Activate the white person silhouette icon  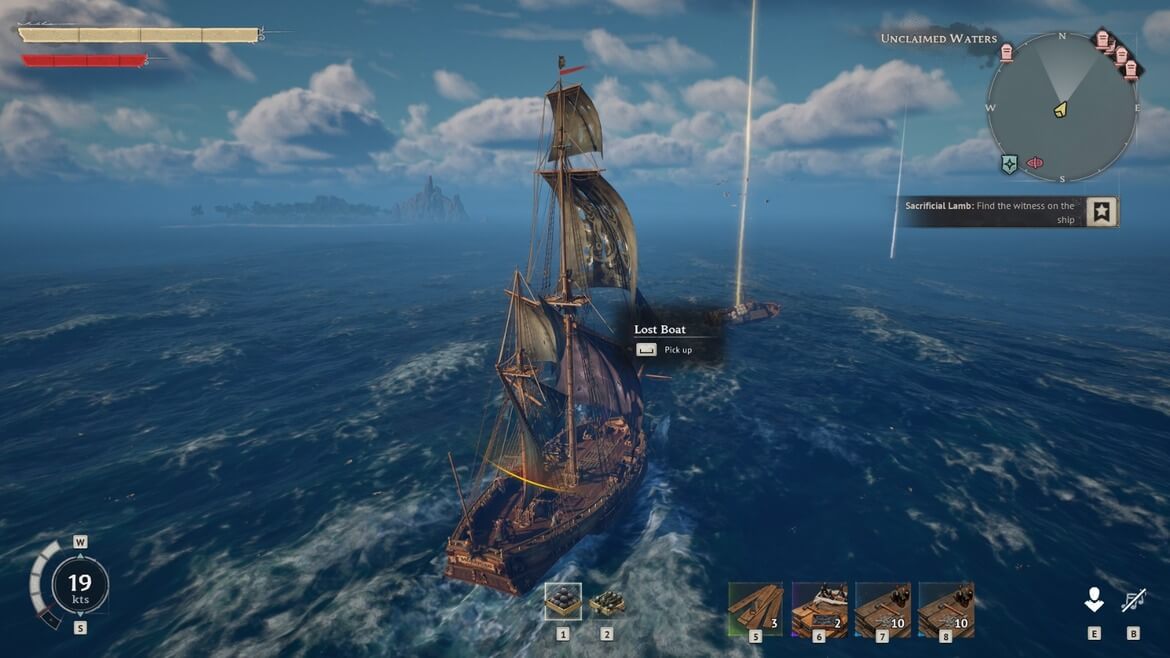point(1094,600)
